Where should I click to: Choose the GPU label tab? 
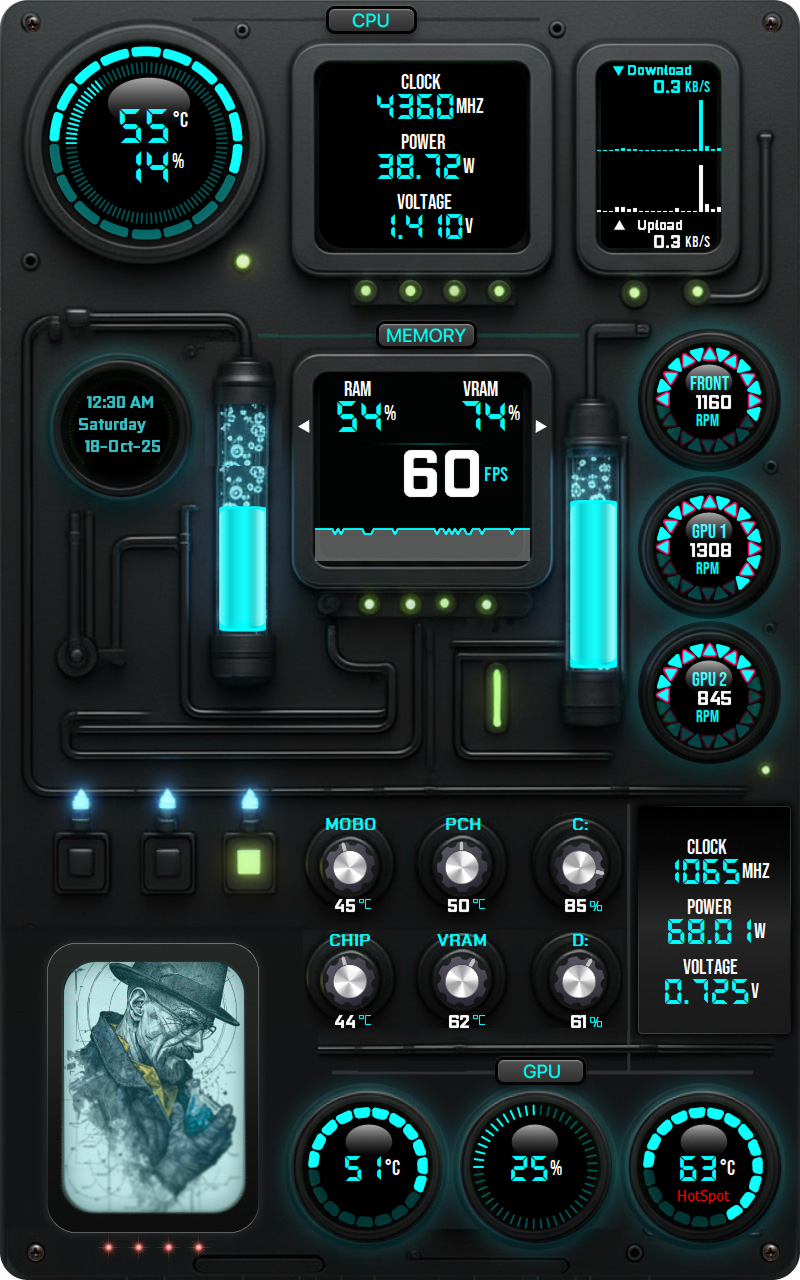[x=541, y=1071]
